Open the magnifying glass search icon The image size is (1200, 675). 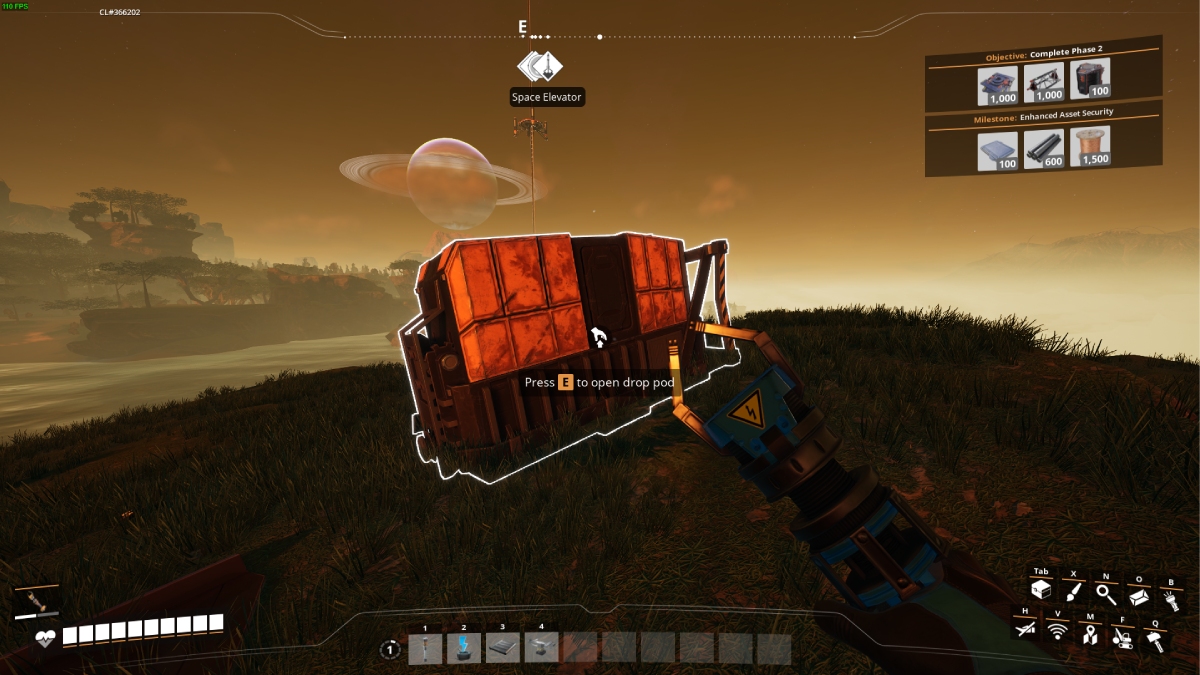1105,593
